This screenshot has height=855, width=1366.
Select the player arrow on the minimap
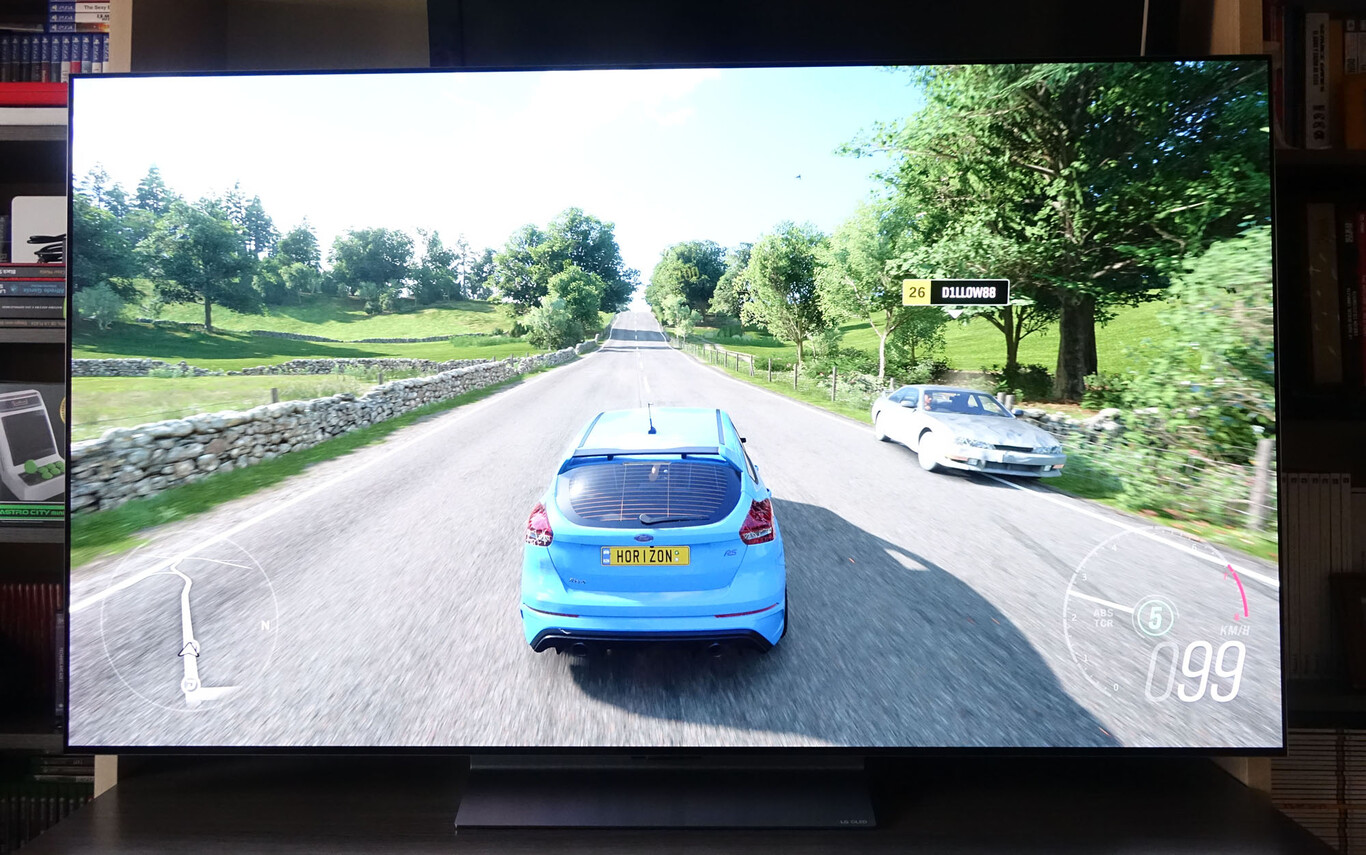188,650
